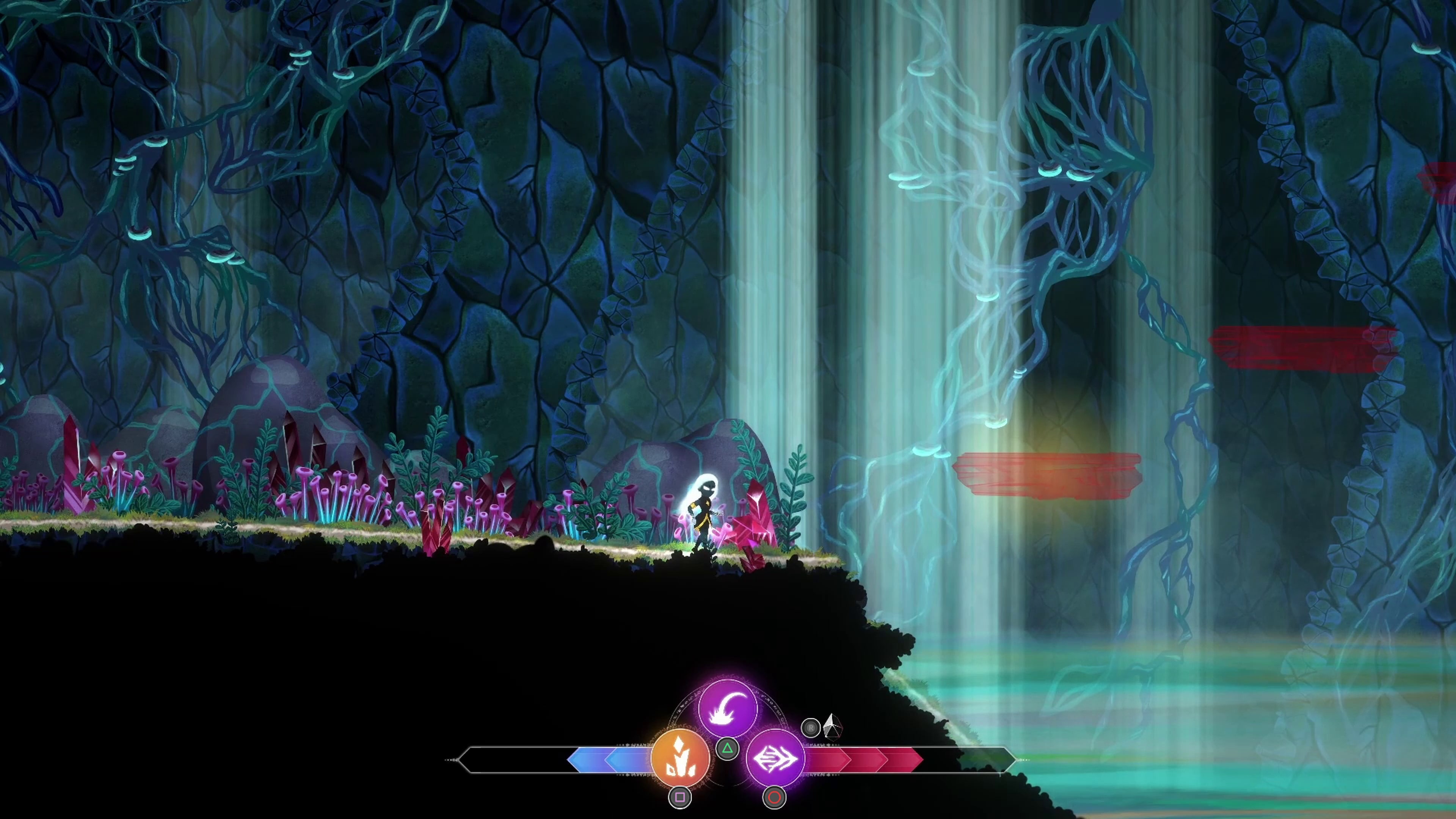This screenshot has width=1456, height=819.
Task: Select the purple curved slash ability icon
Action: 728,709
